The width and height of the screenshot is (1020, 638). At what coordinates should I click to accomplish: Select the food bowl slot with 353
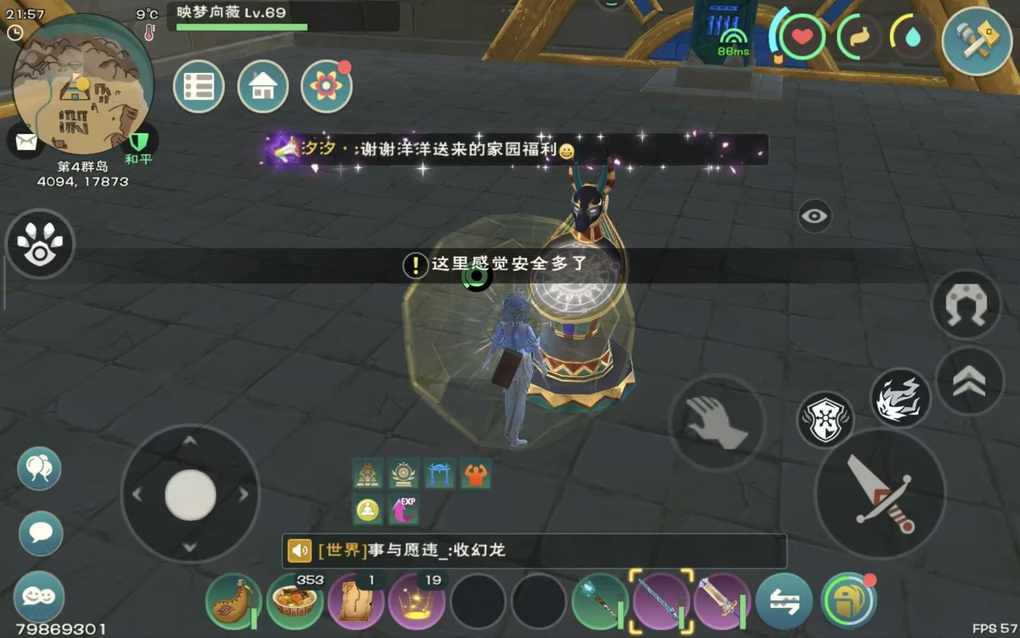295,601
